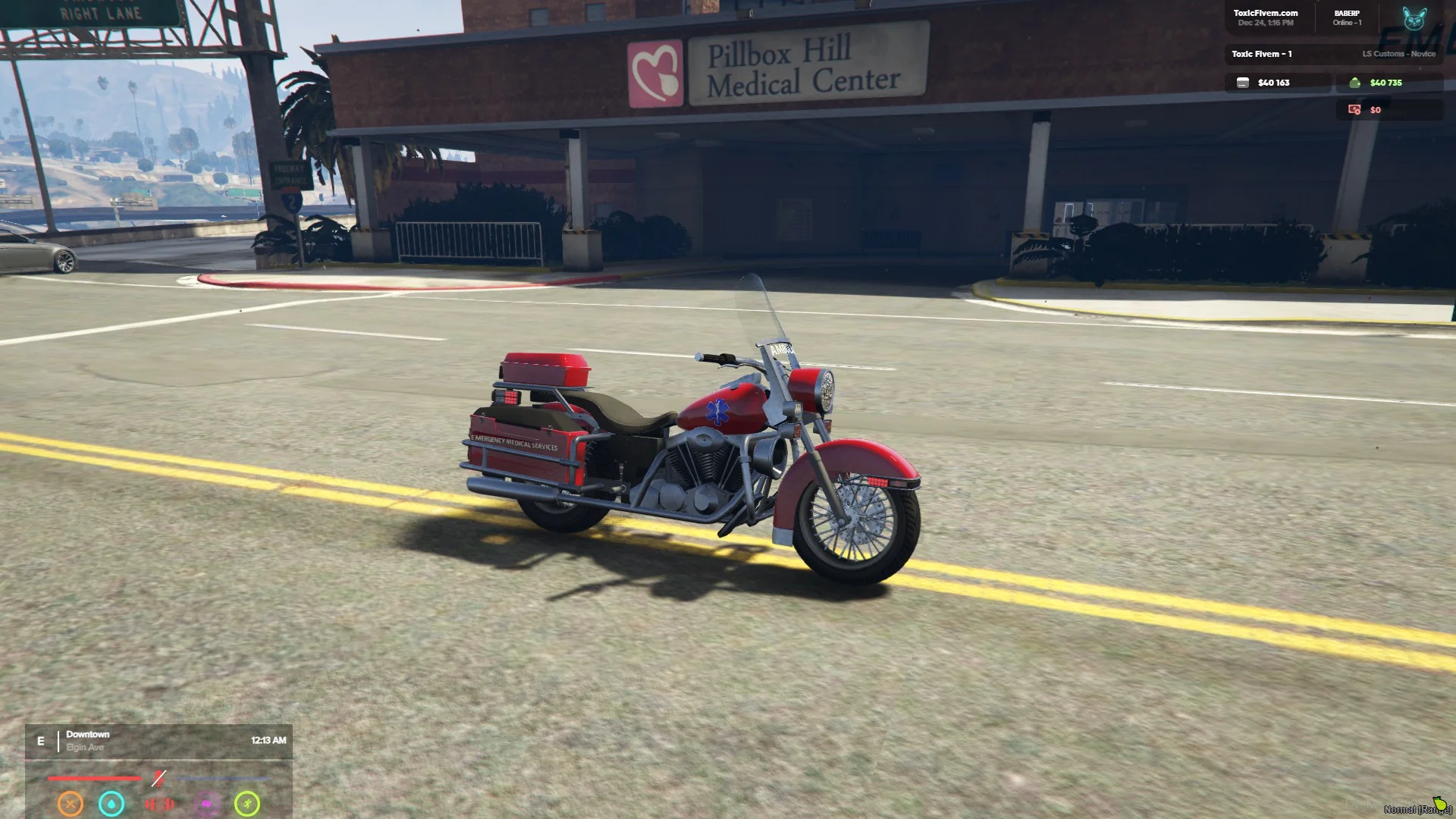Click the cyan rabbit server logo
This screenshot has height=819, width=1456.
point(1414,19)
